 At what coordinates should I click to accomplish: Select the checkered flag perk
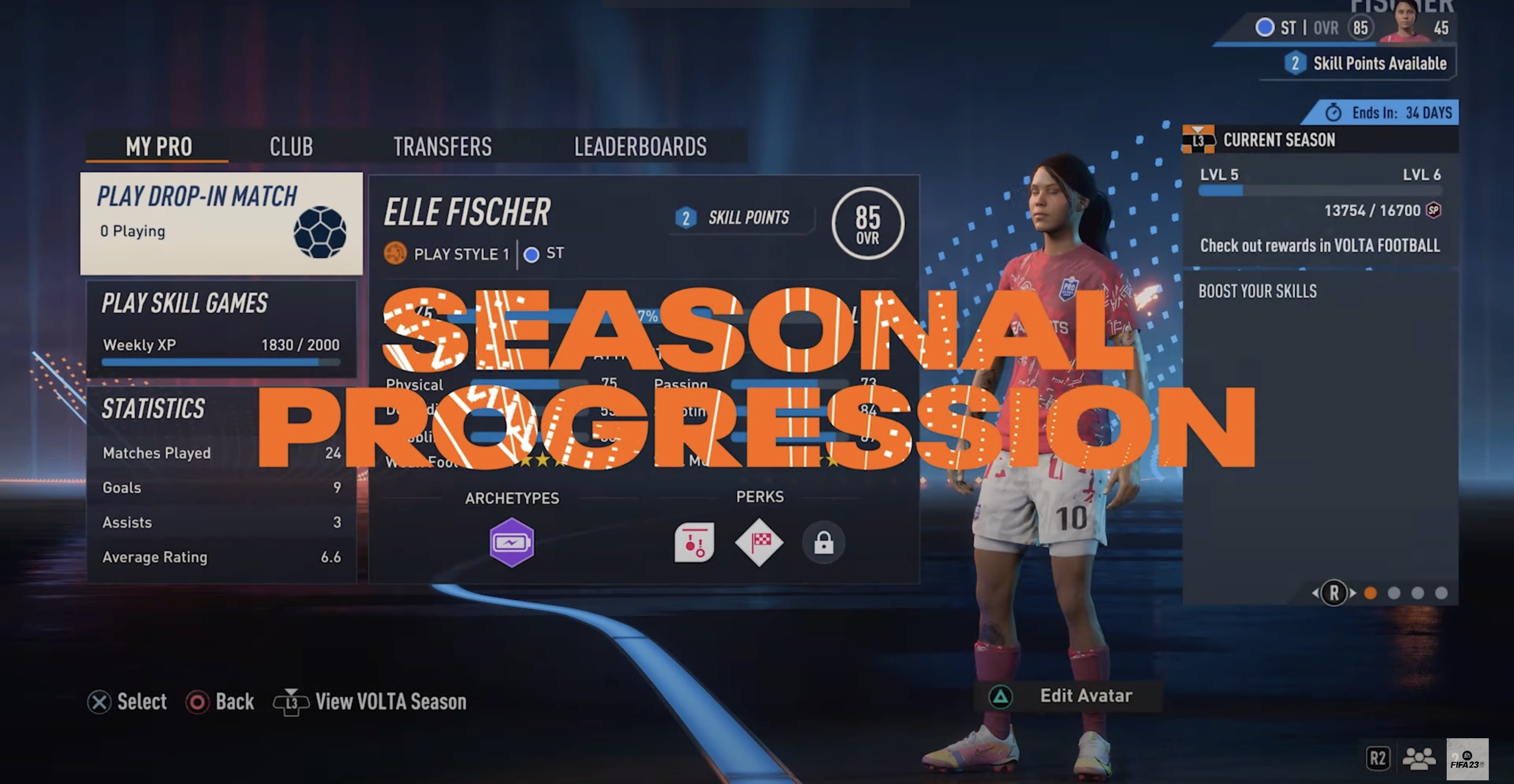pyautogui.click(x=759, y=543)
